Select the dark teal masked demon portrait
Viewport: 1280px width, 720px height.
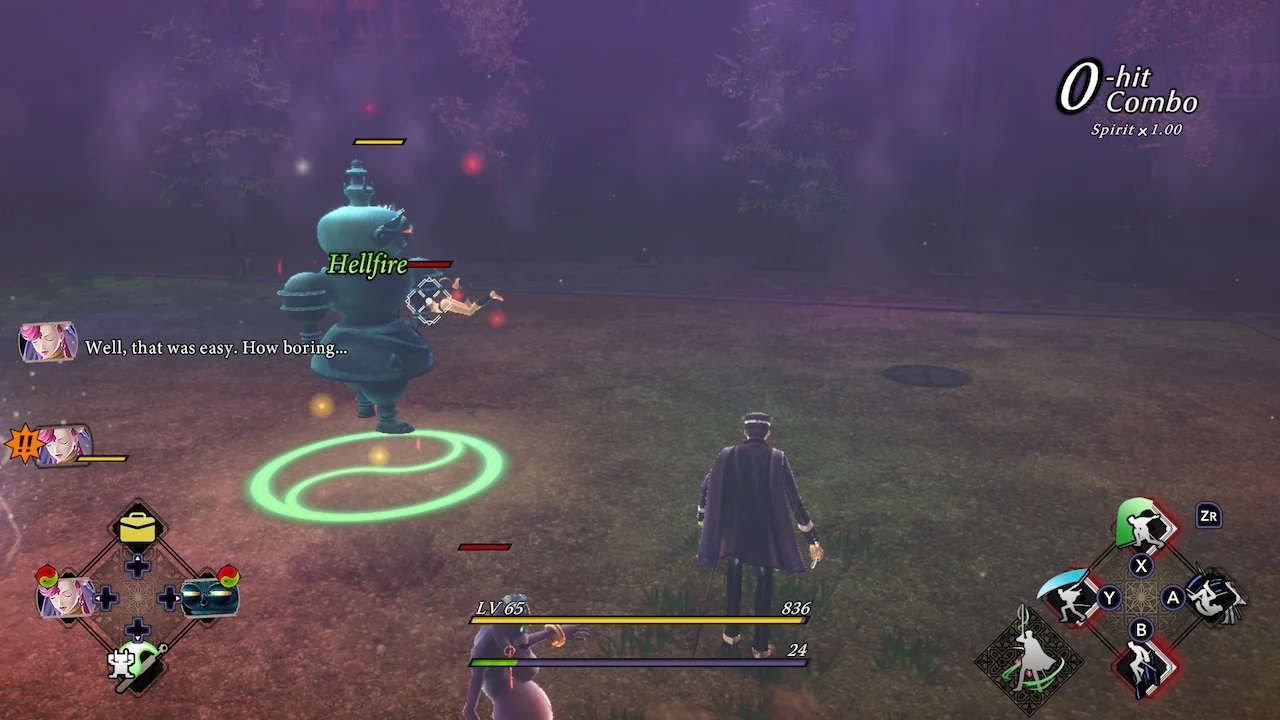click(208, 598)
